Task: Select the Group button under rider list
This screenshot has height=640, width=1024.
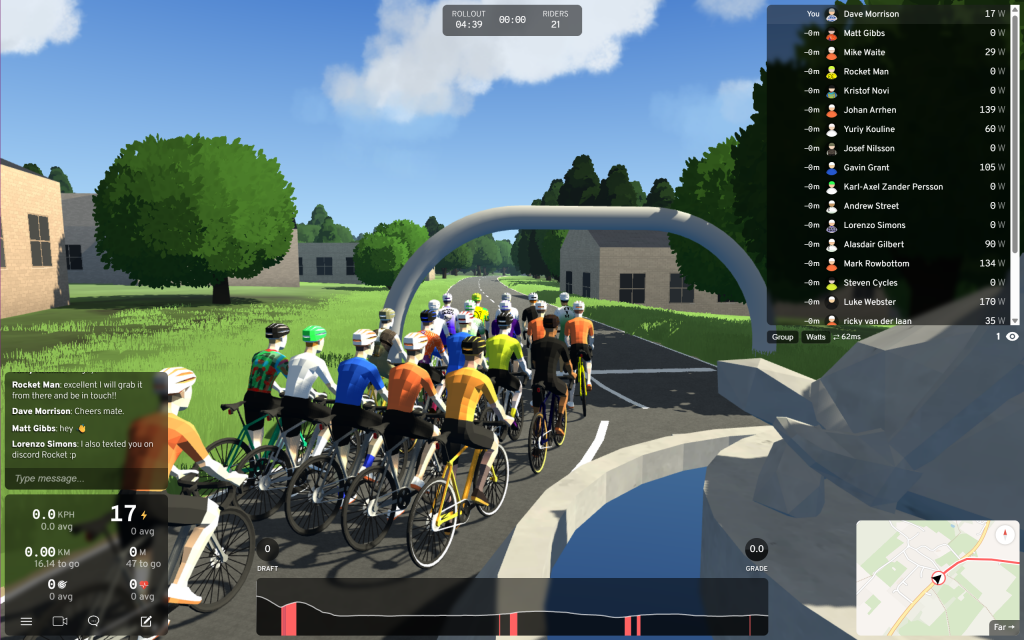Action: 782,337
